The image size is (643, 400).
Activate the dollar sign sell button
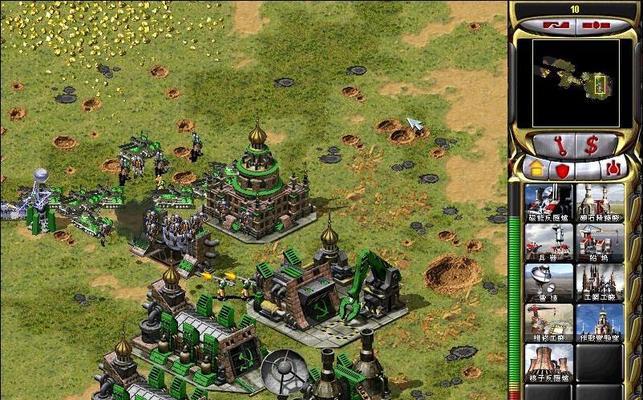click(591, 144)
